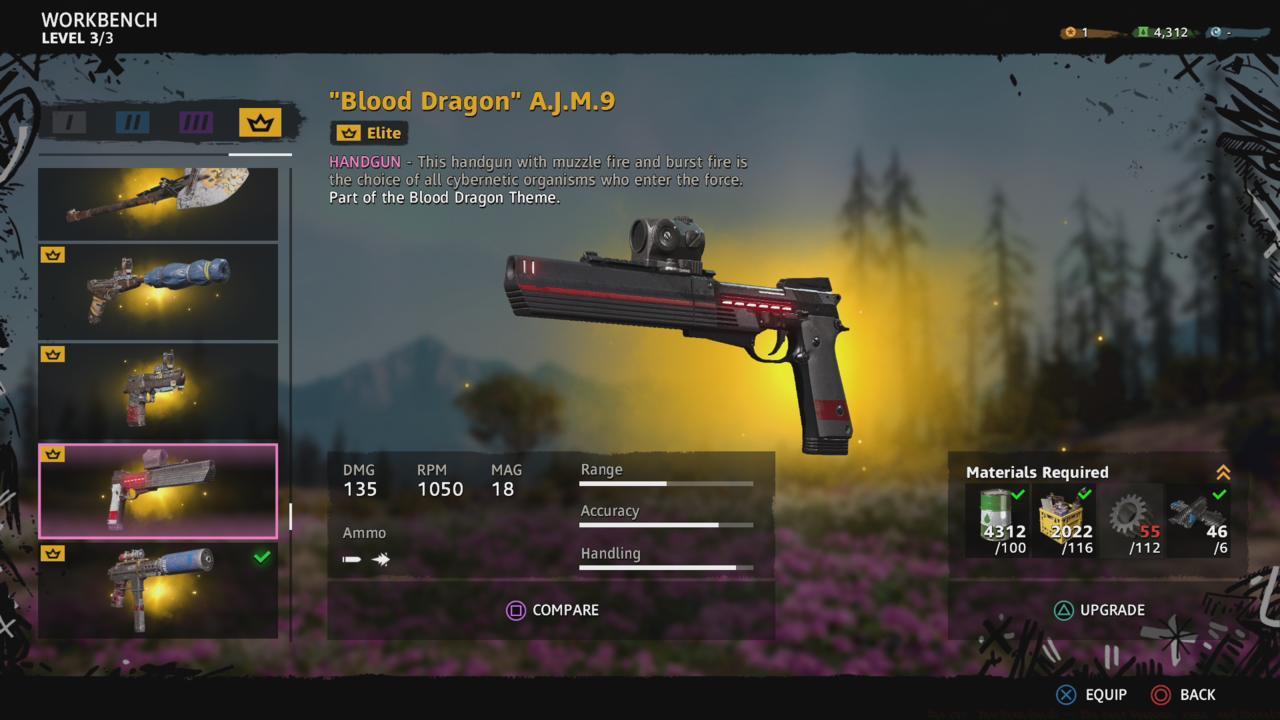Equip the selected handgun
Screen dimensions: 1280x720
coord(1092,694)
